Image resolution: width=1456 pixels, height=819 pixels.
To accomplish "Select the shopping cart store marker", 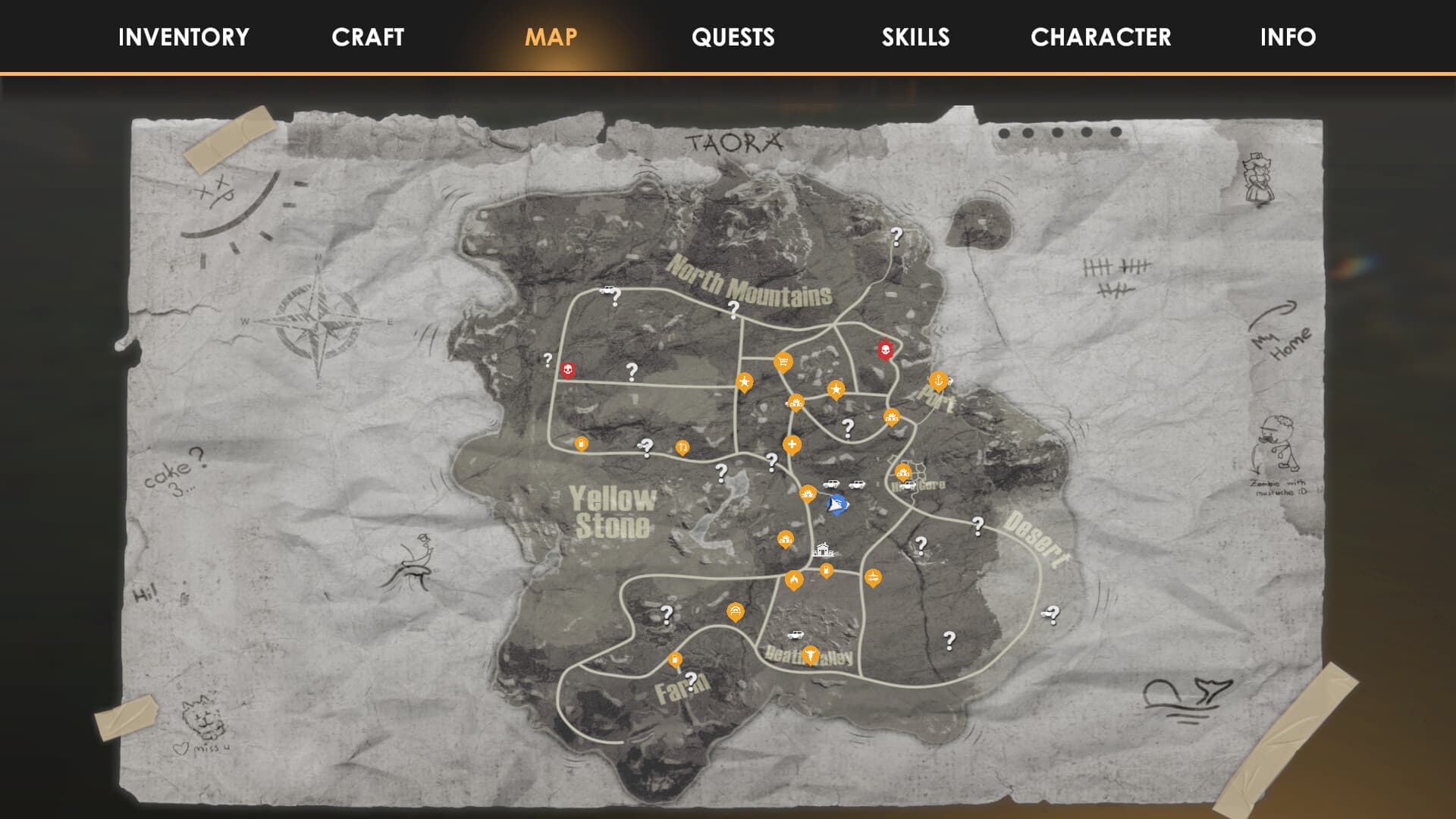I will pos(783,362).
